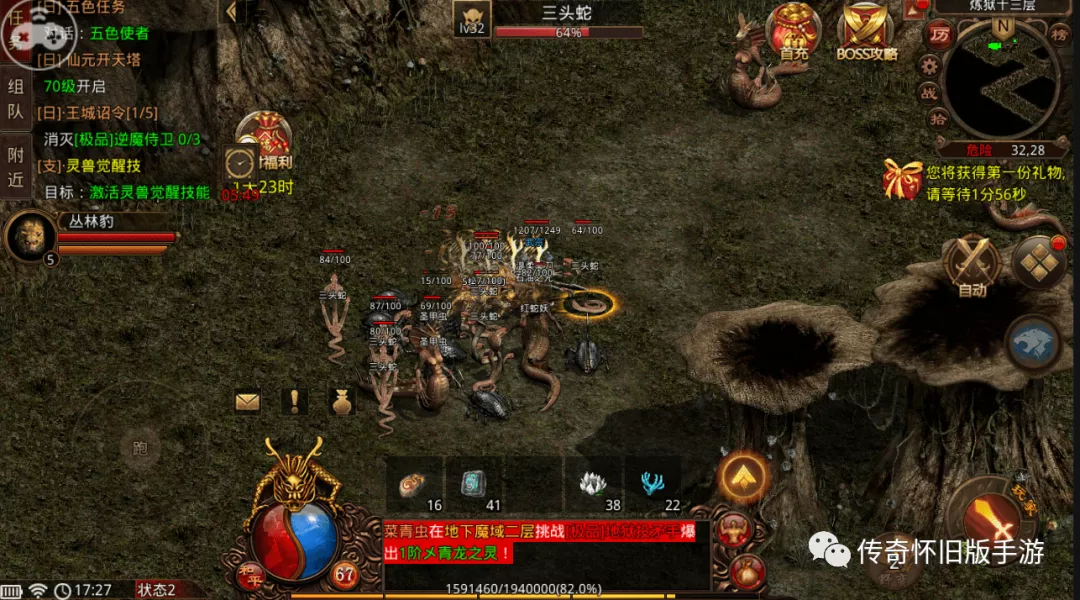Open the minimap
The image size is (1080, 600).
pos(1002,80)
